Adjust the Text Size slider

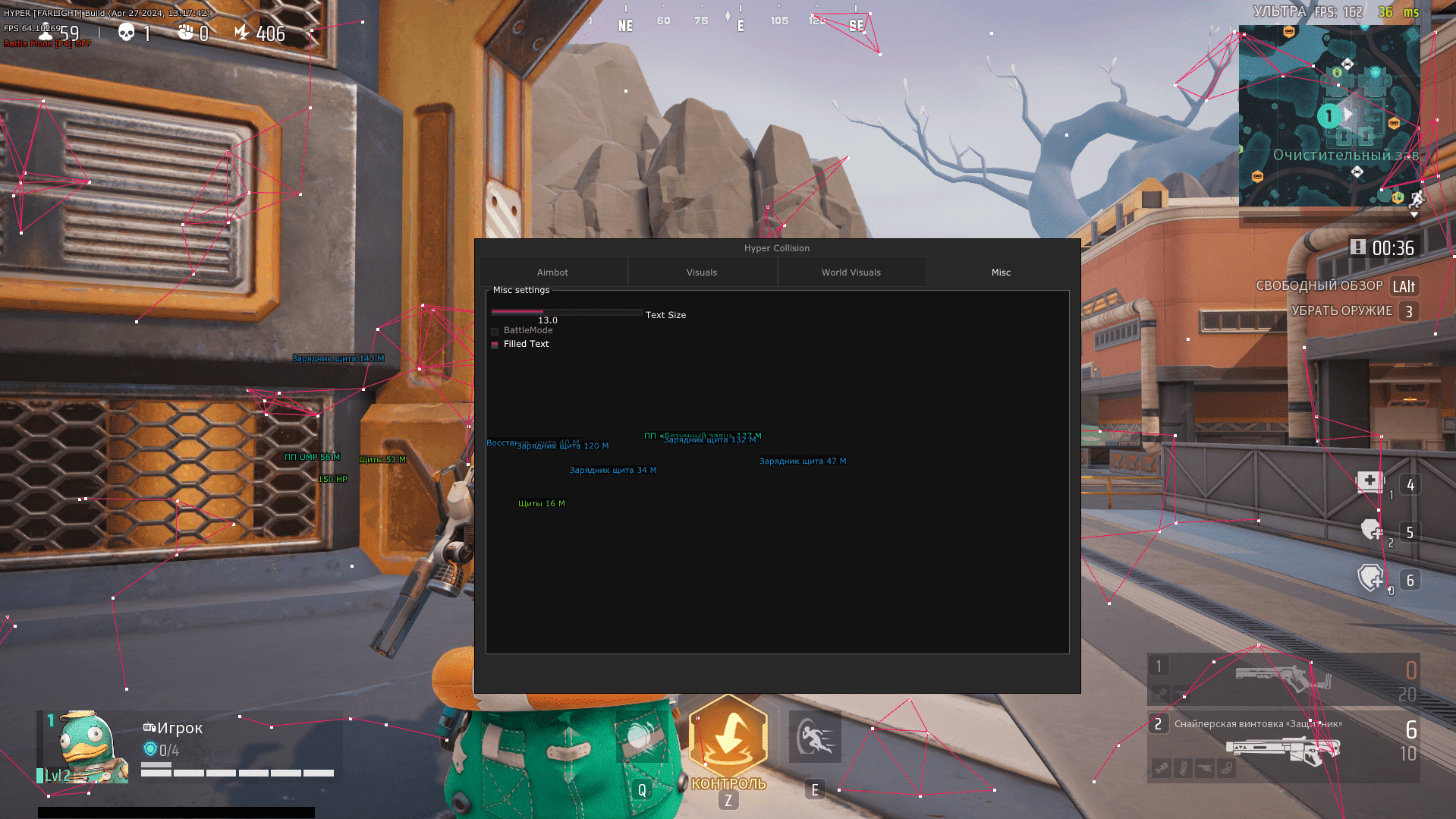click(568, 312)
